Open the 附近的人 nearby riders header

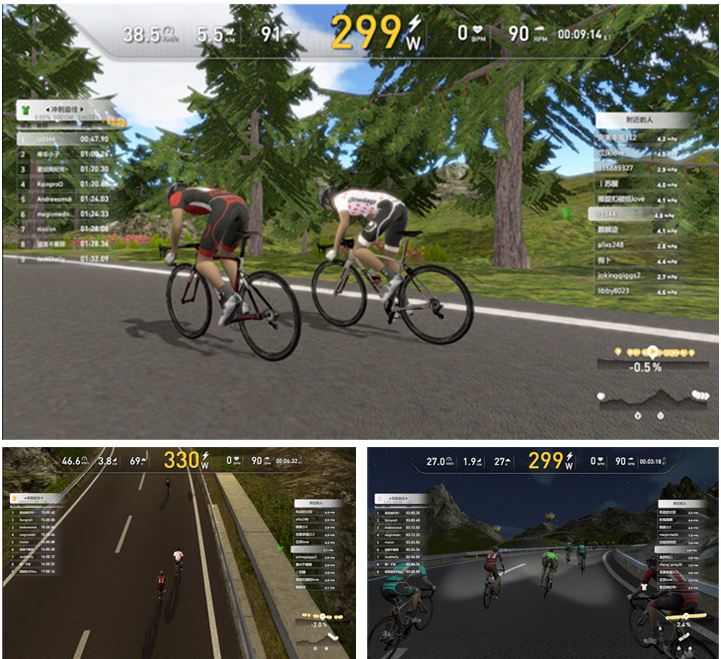(639, 120)
